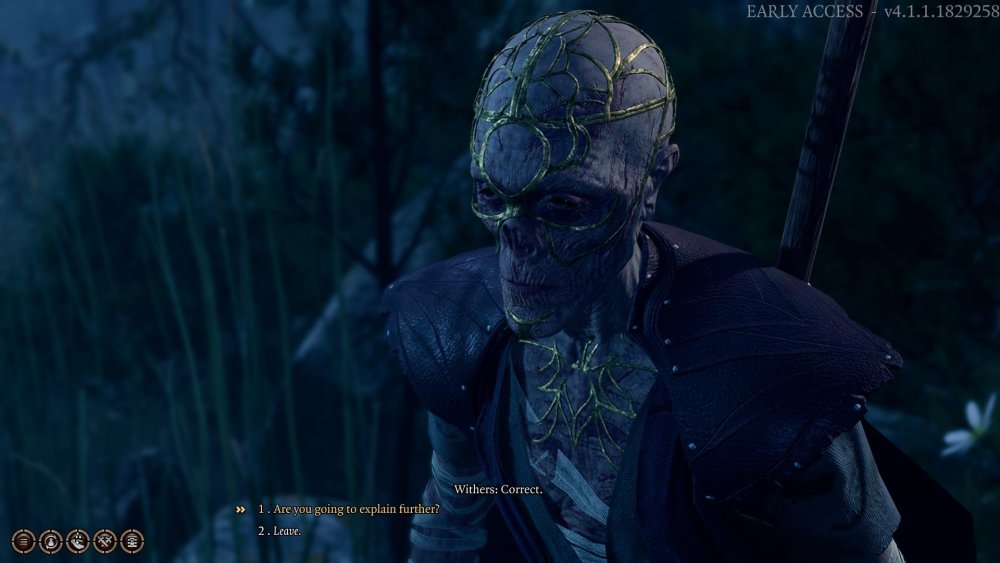This screenshot has width=1000, height=563.
Task: Click the crossed swords icon
Action: [105, 542]
